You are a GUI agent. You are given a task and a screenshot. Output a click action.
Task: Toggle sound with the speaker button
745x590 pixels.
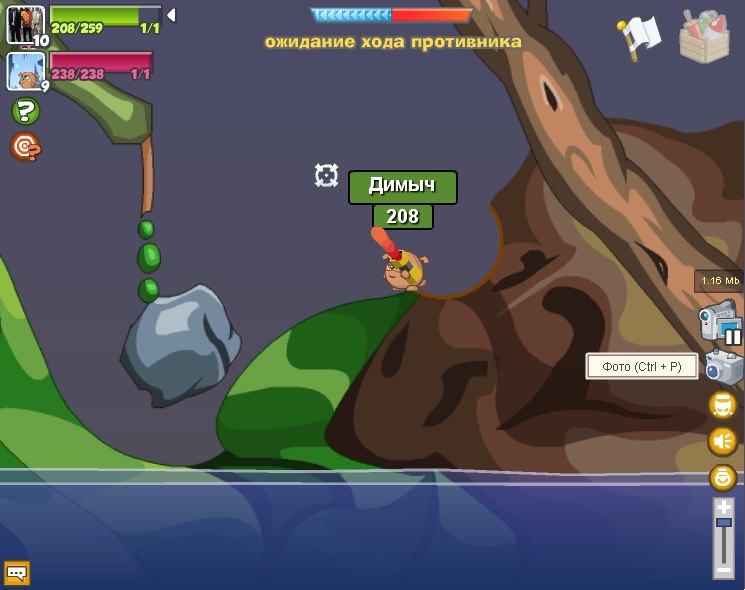[x=722, y=441]
